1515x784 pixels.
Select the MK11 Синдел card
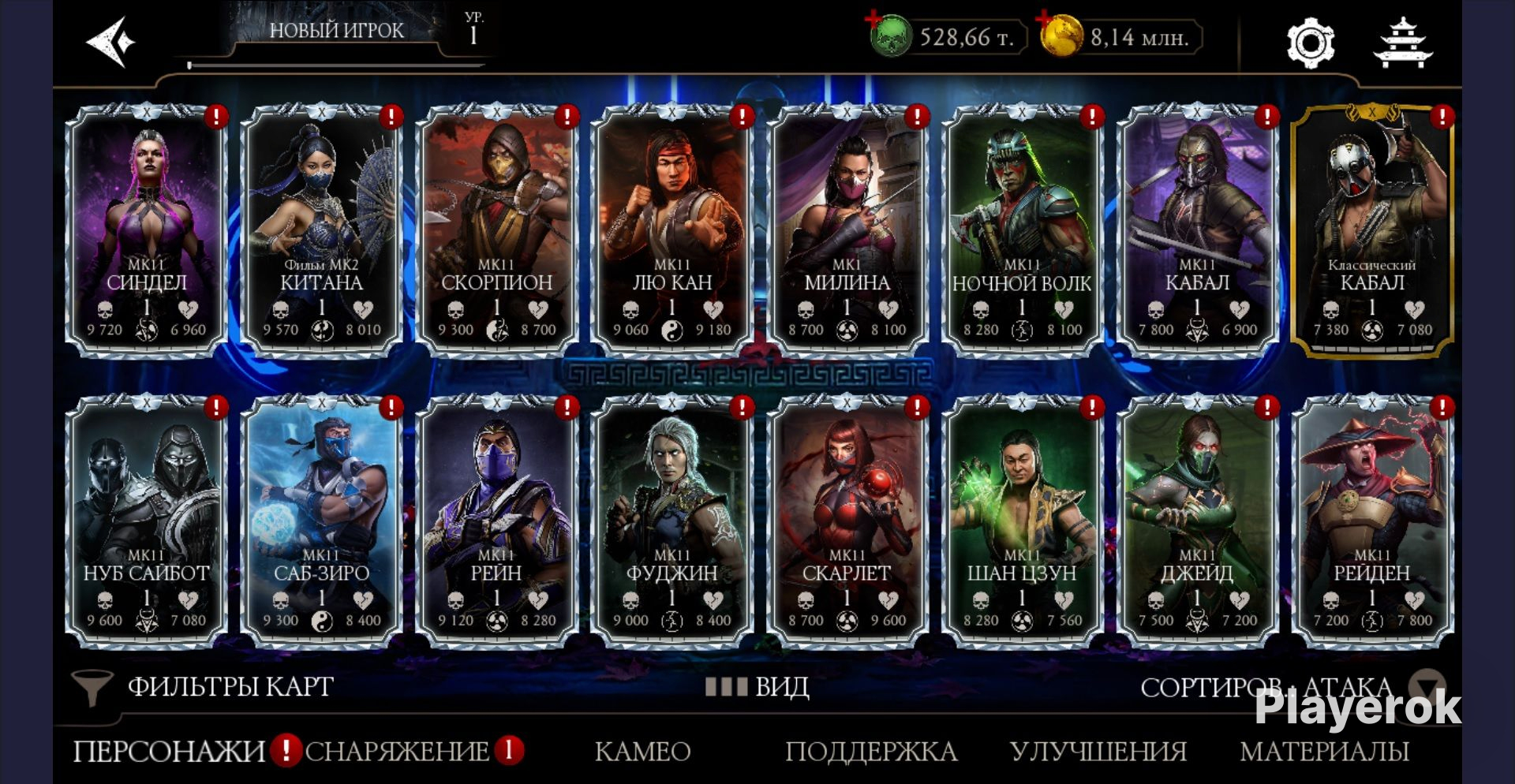pos(147,229)
